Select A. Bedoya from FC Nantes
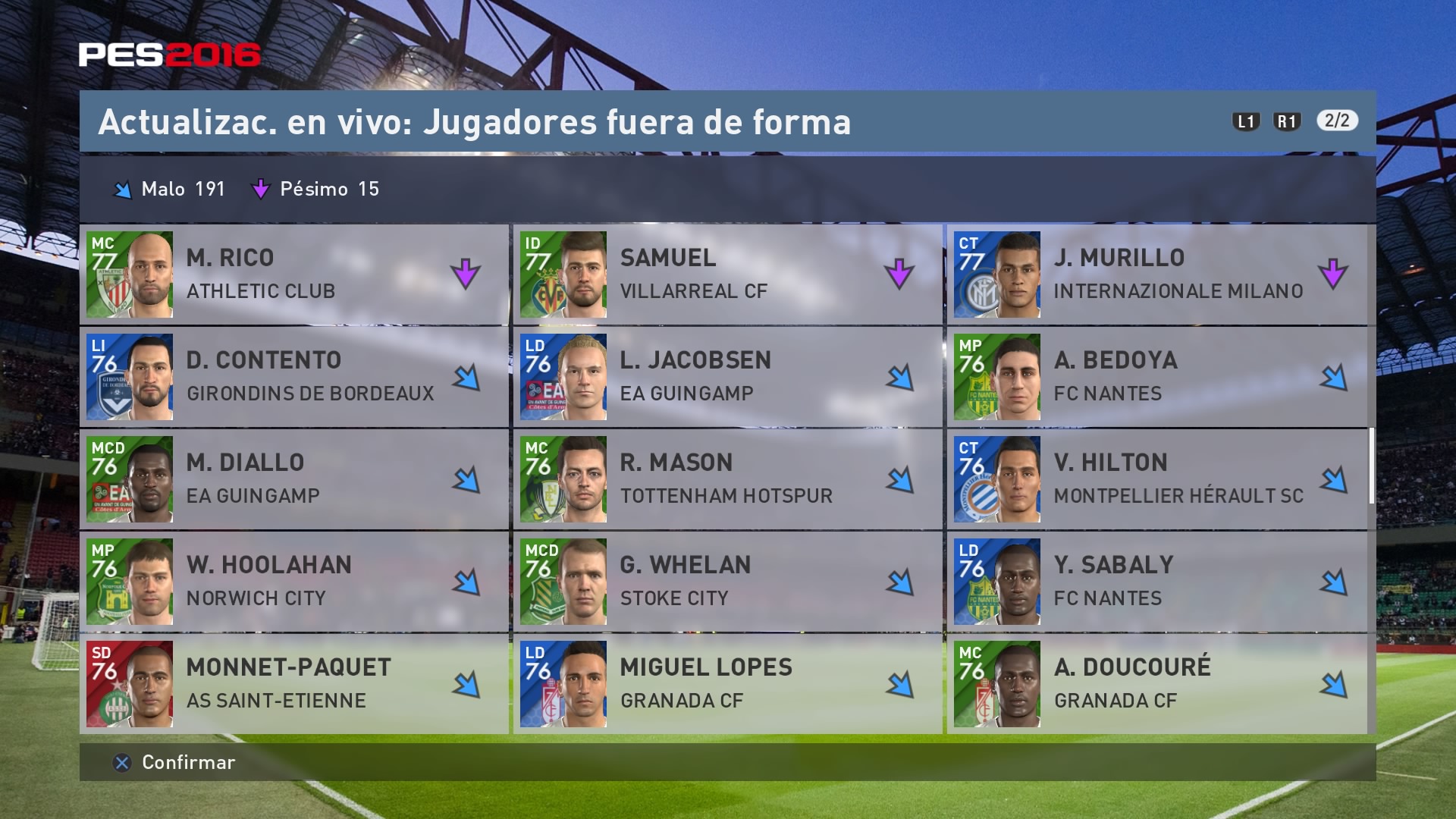1456x819 pixels. [1156, 377]
